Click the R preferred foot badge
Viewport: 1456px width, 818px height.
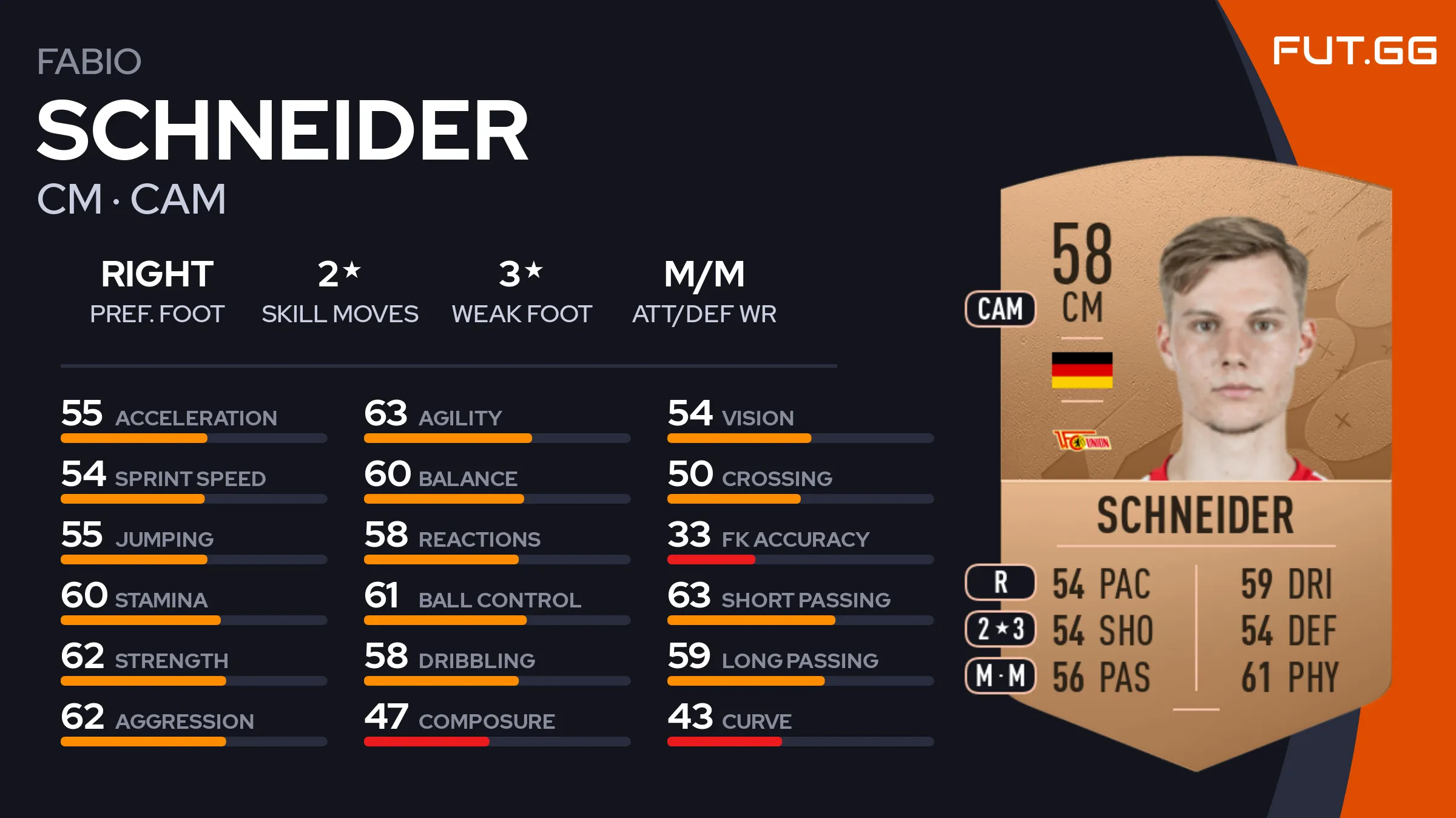click(x=1000, y=582)
